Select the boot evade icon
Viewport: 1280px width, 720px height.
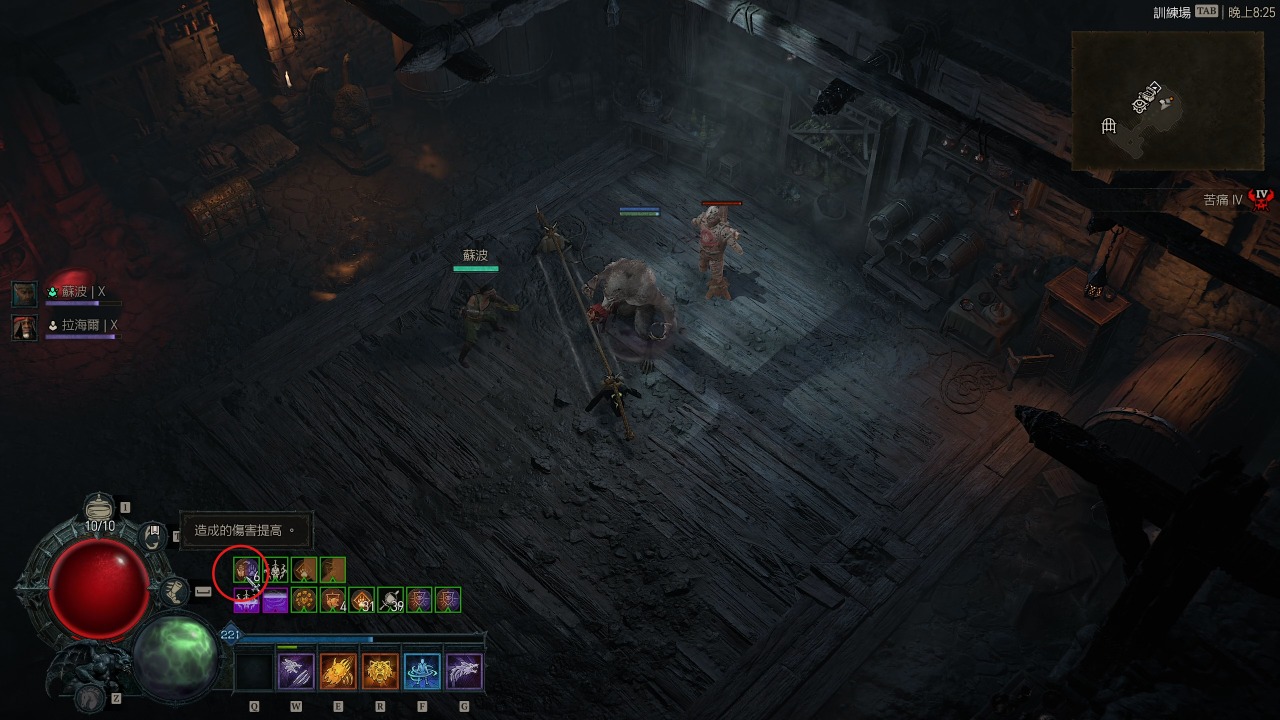pos(174,591)
